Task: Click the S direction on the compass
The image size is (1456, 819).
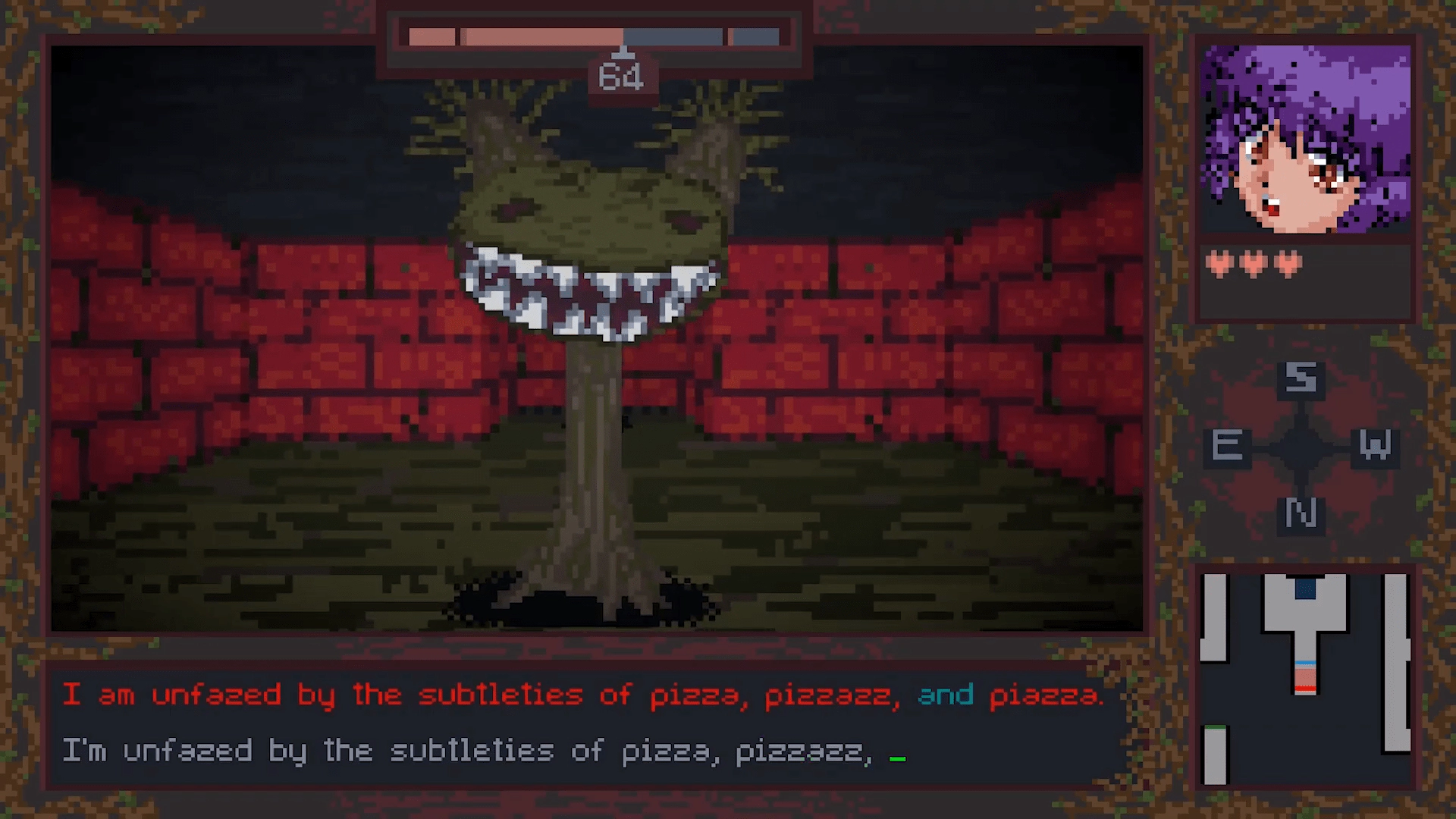Action: [1301, 378]
